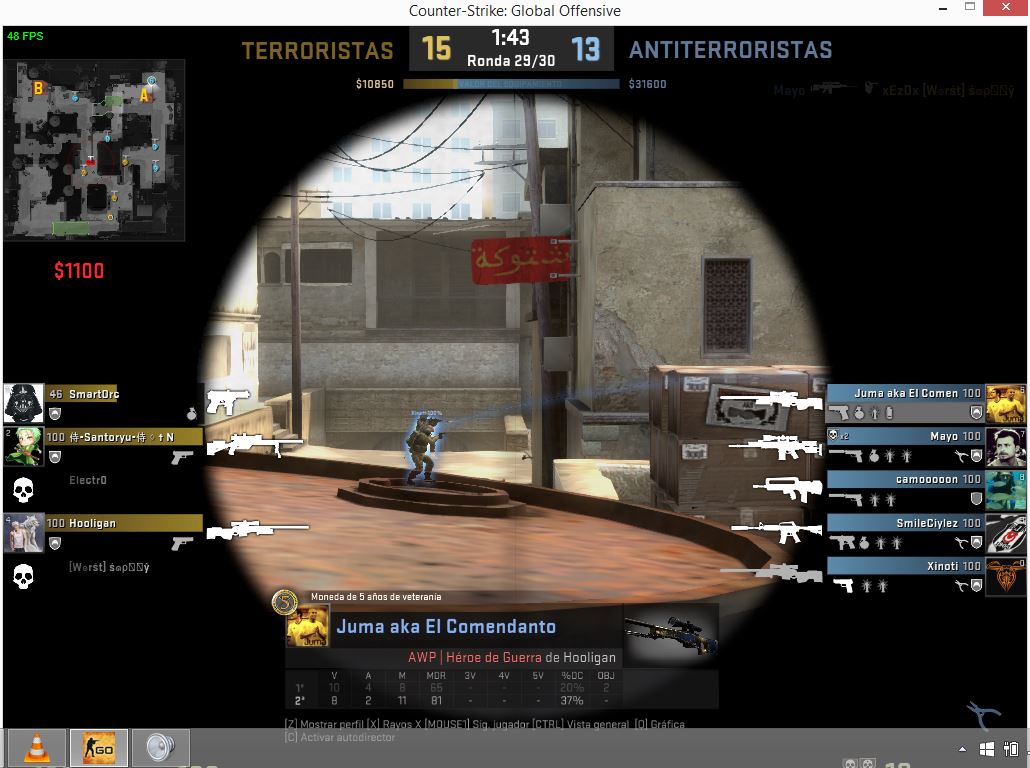This screenshot has width=1030, height=768.
Task: Open VLC media player from the taskbar
Action: (x=37, y=748)
